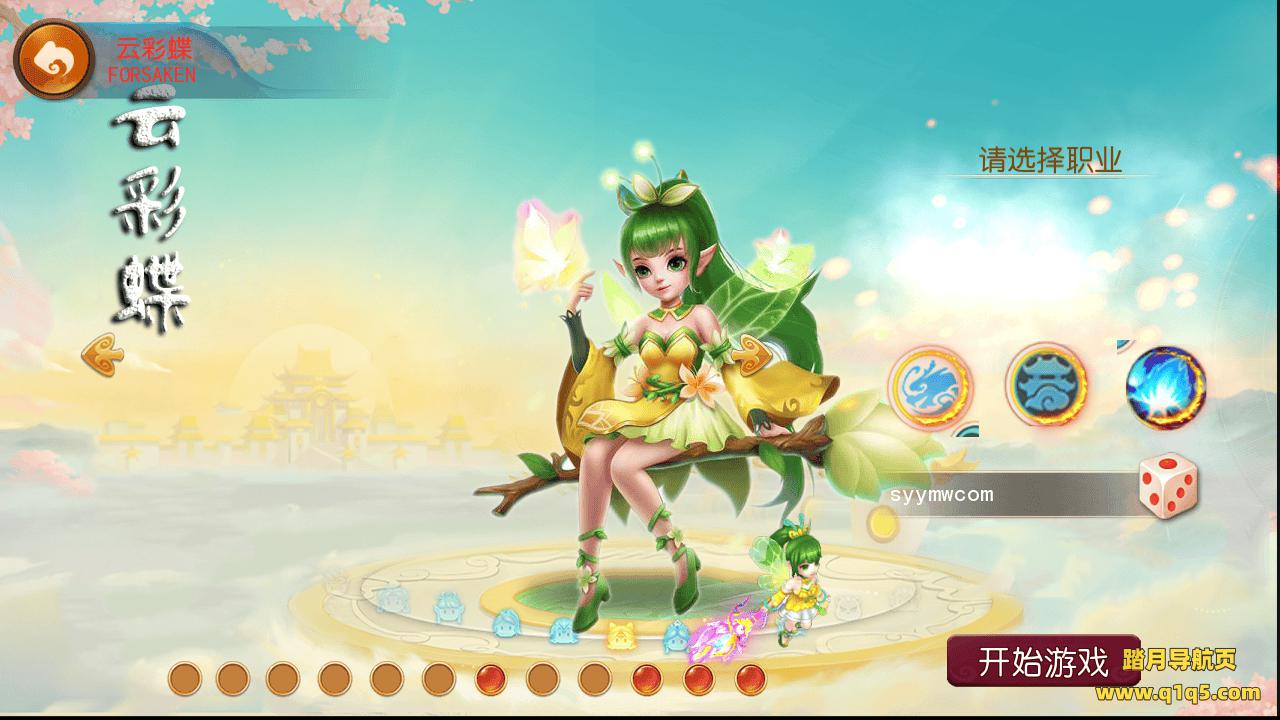Select the light blue dragon class emblem
Image resolution: width=1280 pixels, height=720 pixels.
coord(930,385)
